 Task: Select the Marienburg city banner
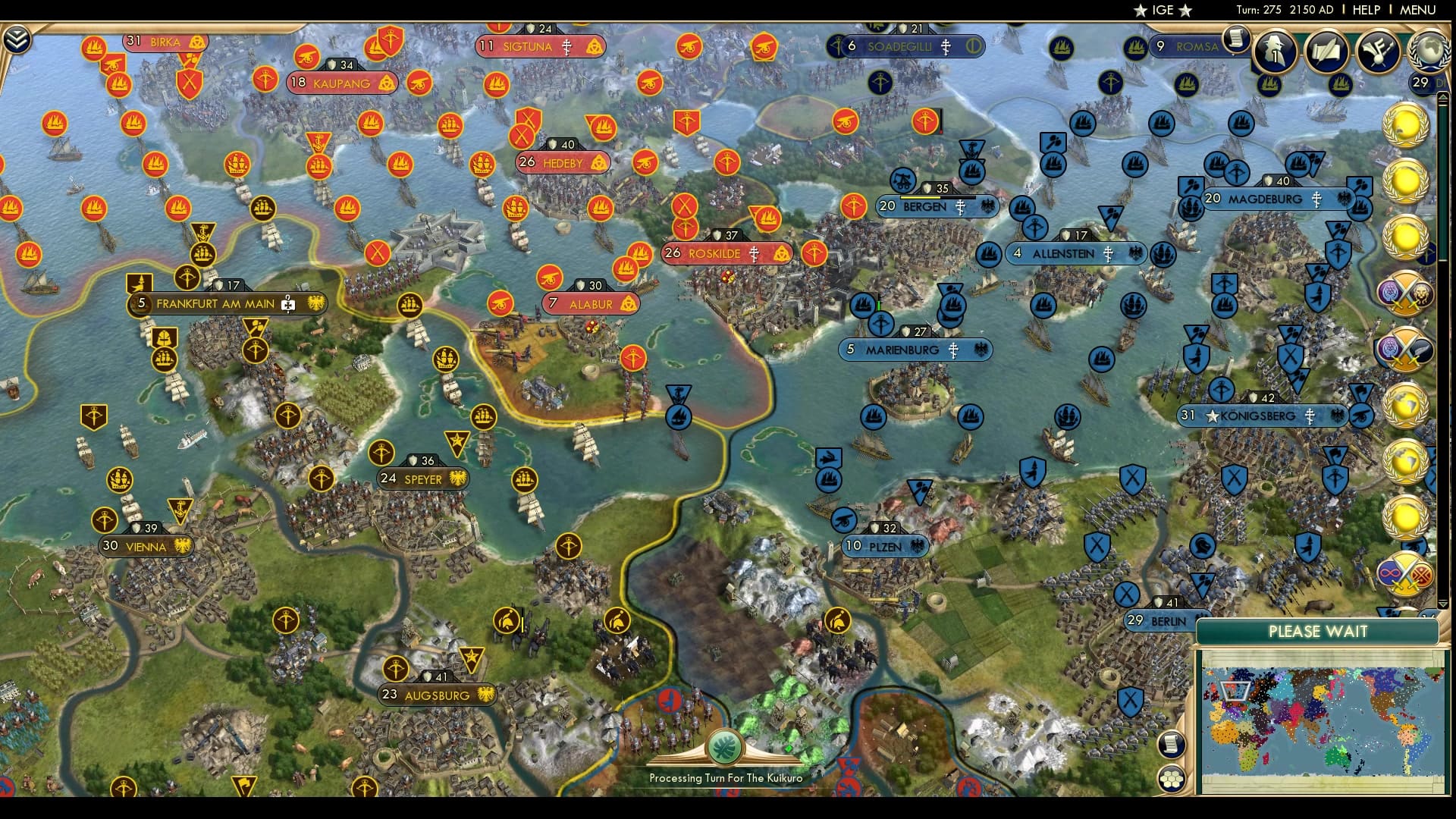[x=915, y=350]
